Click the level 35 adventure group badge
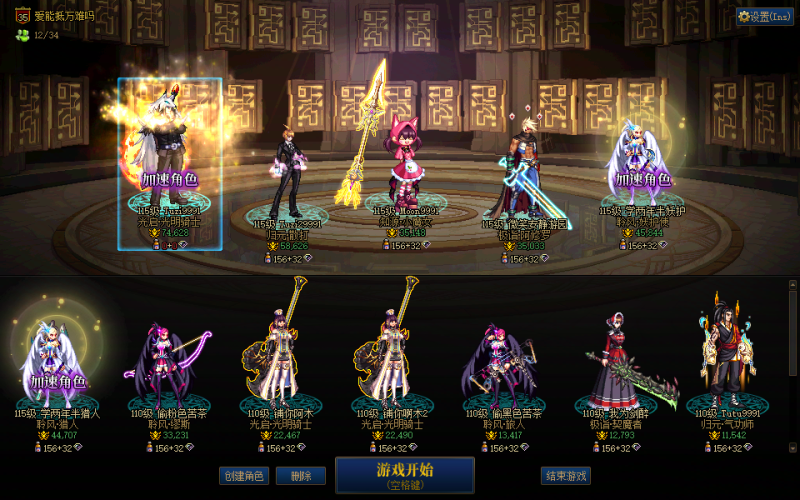This screenshot has width=800, height=500. (20, 16)
